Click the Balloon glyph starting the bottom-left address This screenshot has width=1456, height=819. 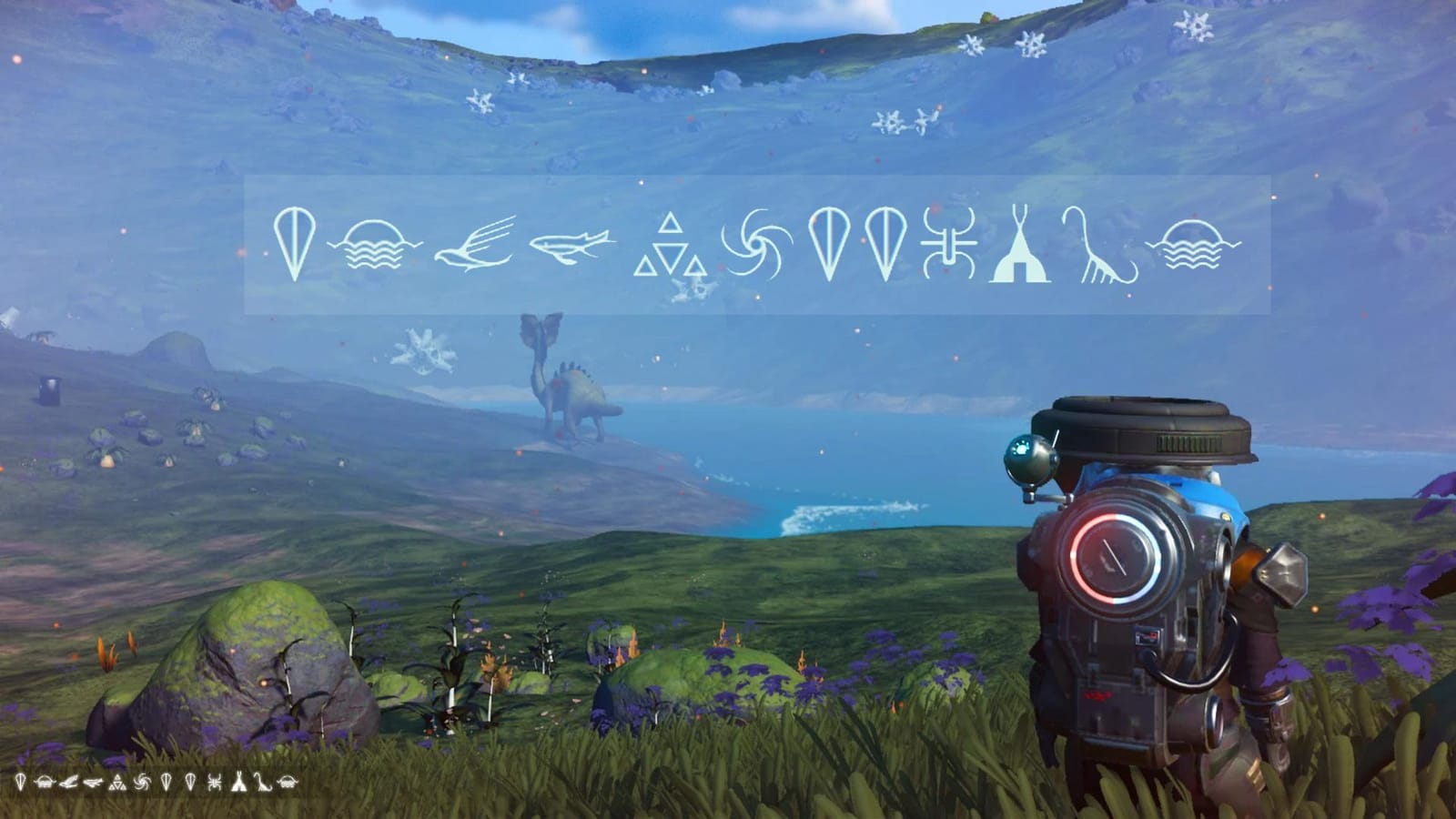click(20, 781)
